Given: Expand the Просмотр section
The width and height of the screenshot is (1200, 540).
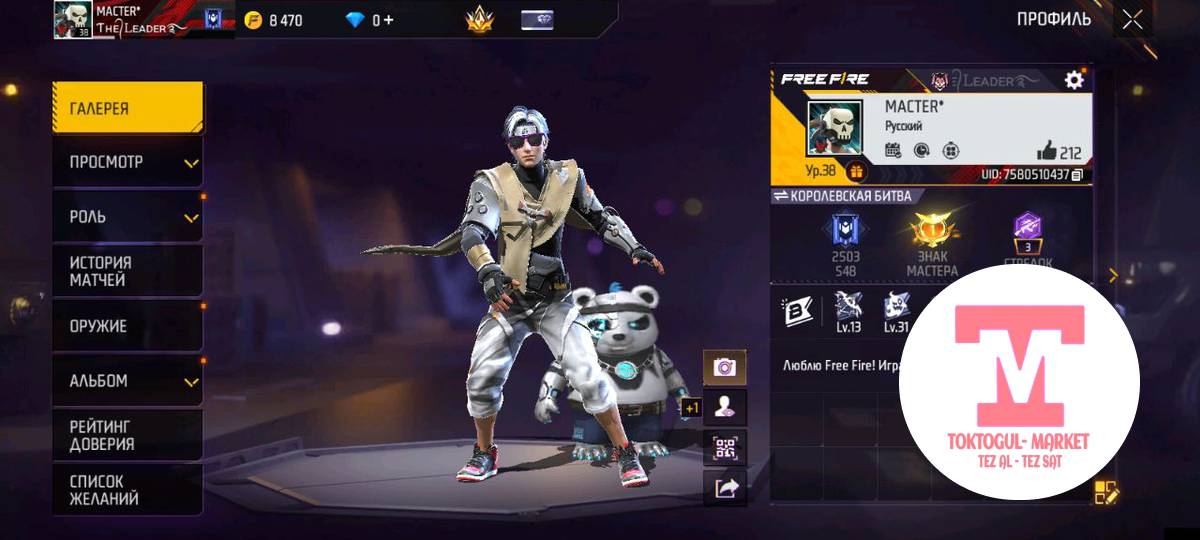Looking at the screenshot, I should 127,162.
